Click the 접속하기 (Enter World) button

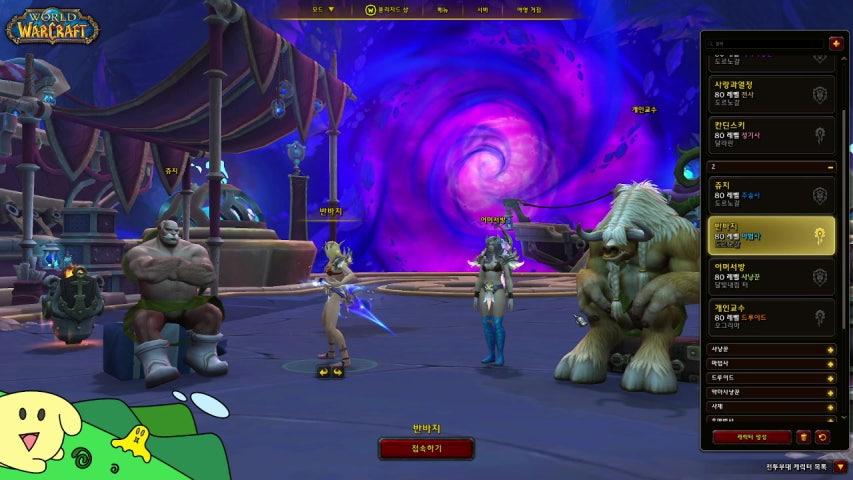pos(425,449)
